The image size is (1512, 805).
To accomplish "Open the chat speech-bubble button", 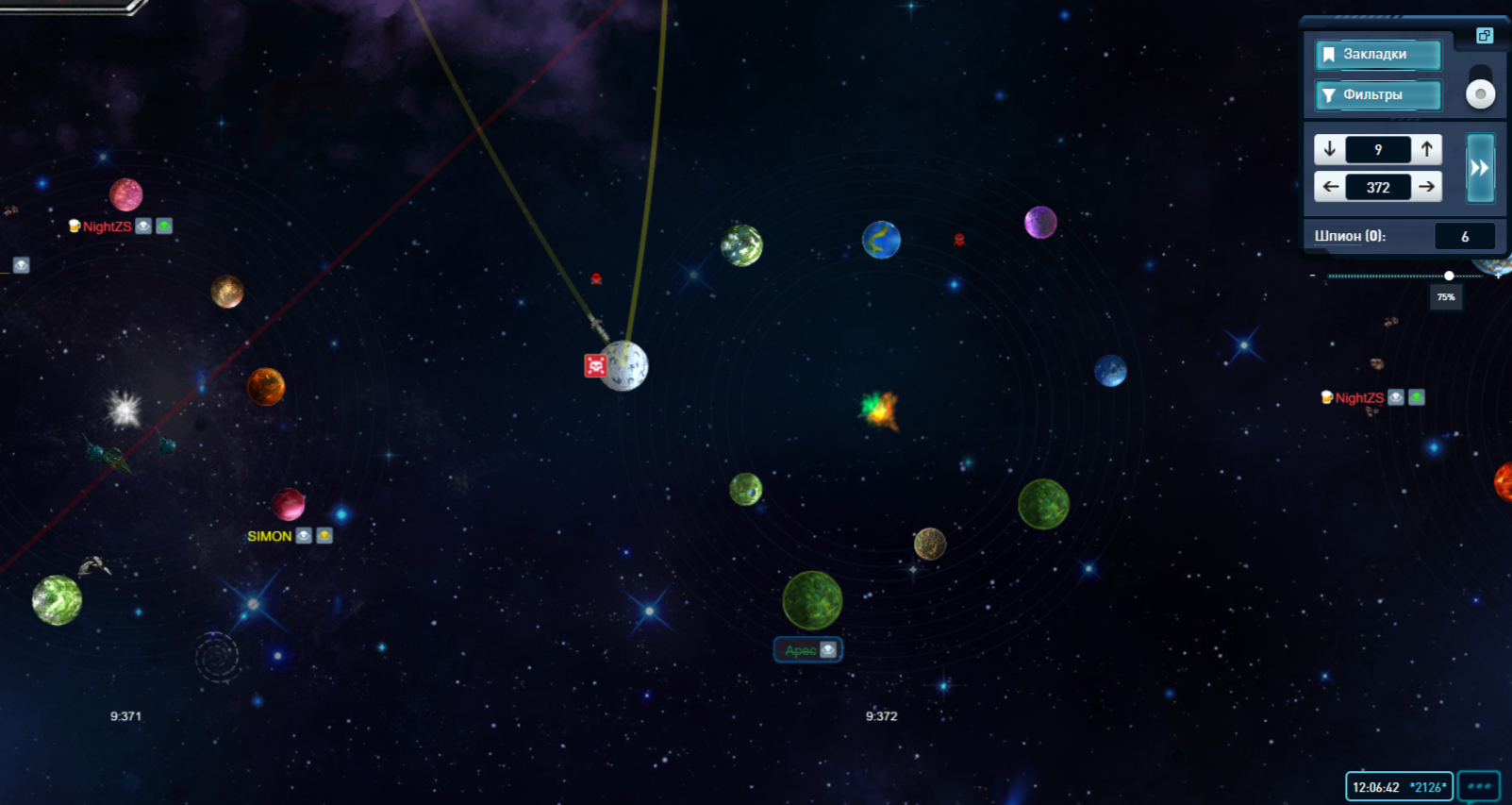I will [1478, 786].
